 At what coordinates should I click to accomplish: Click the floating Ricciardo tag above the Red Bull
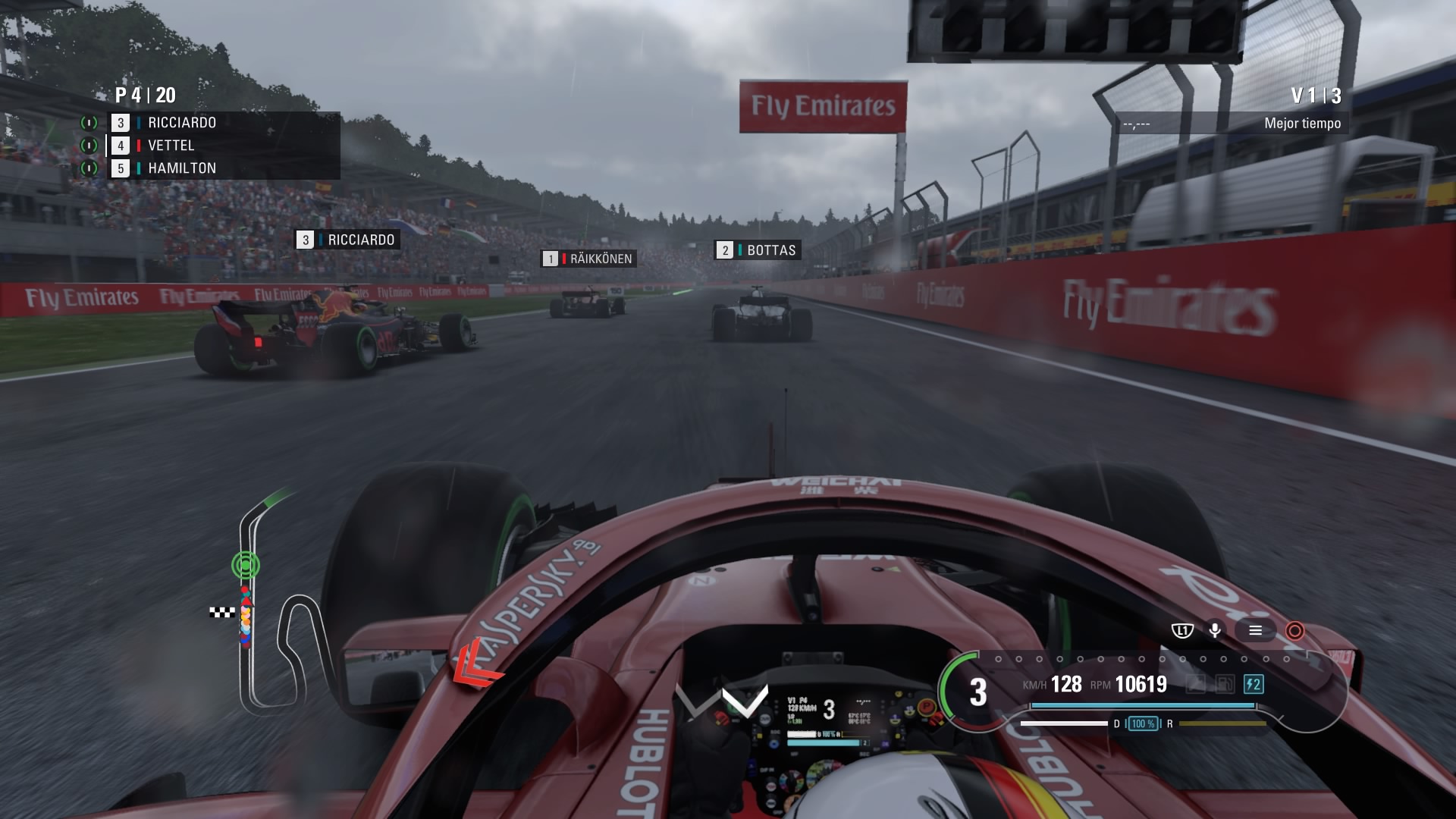347,240
